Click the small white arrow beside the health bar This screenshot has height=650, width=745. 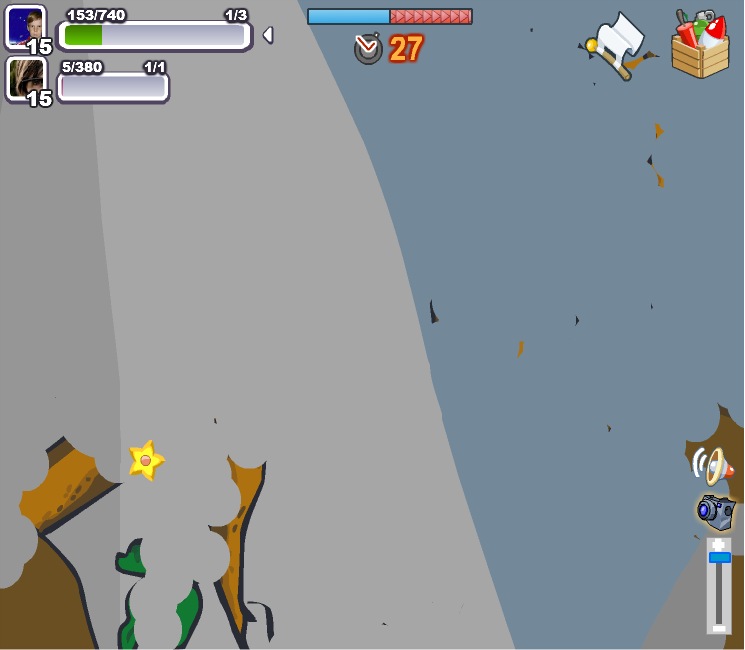point(267,35)
